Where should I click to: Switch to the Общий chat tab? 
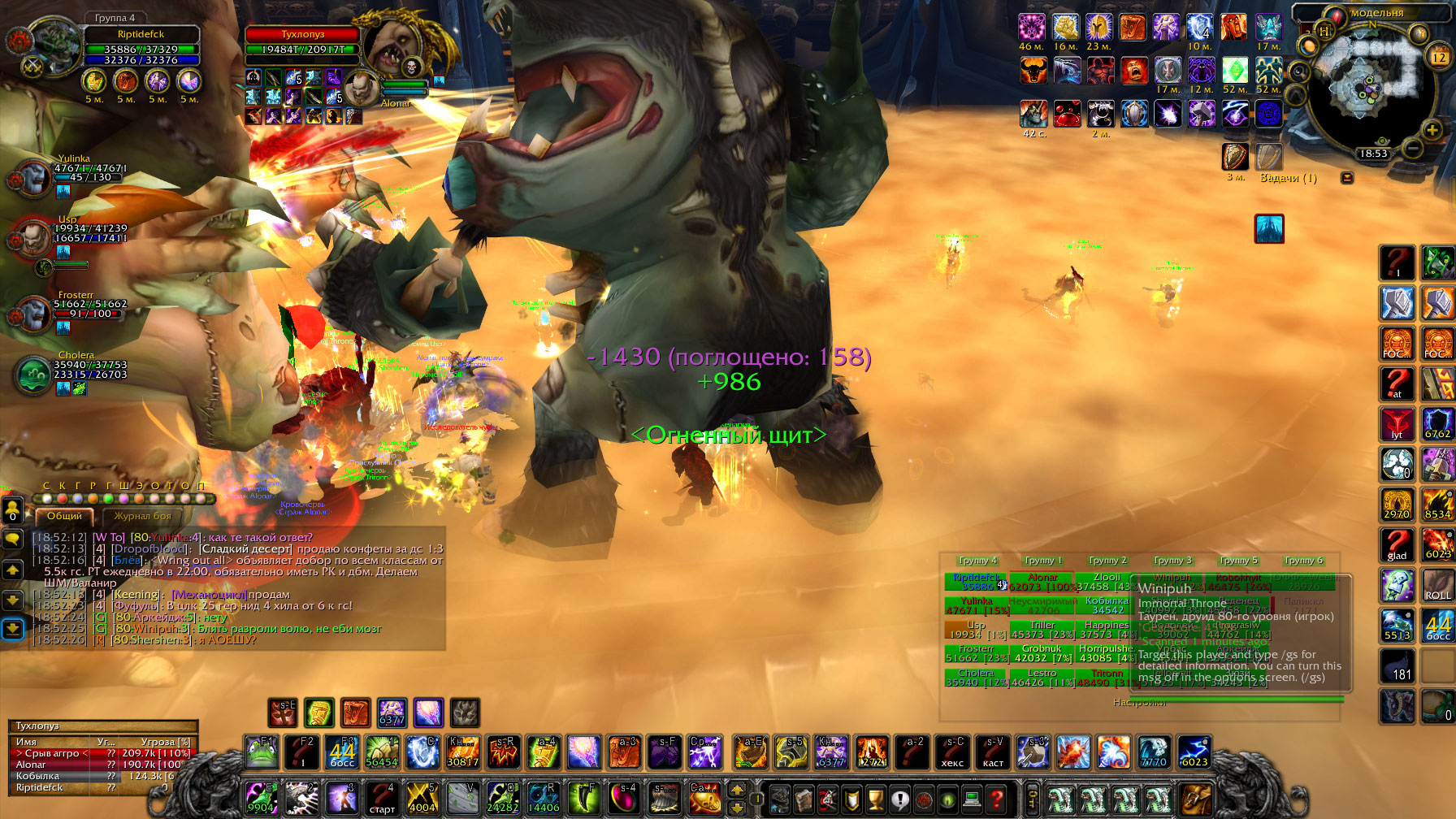pos(64,516)
